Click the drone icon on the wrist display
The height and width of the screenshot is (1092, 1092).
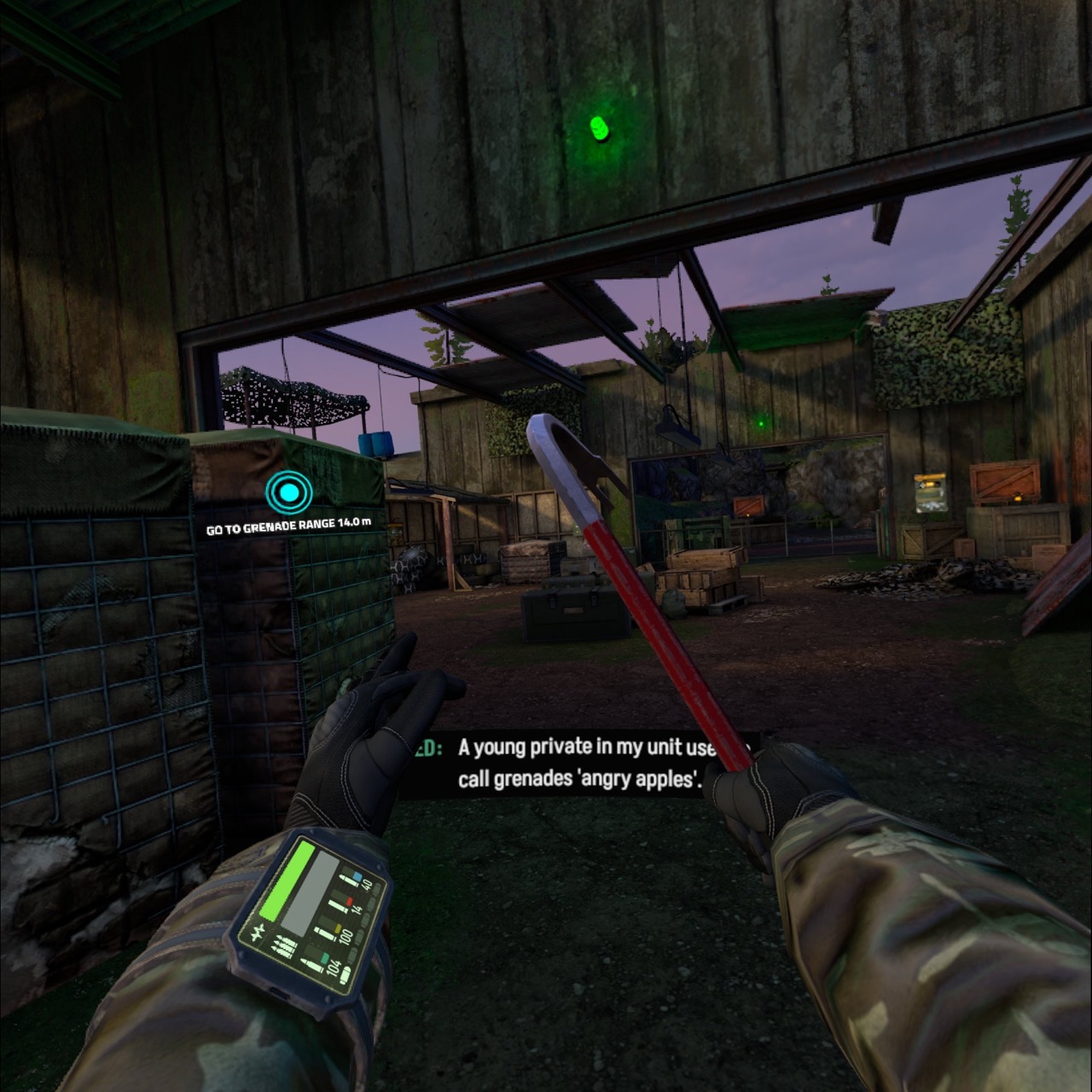257,934
